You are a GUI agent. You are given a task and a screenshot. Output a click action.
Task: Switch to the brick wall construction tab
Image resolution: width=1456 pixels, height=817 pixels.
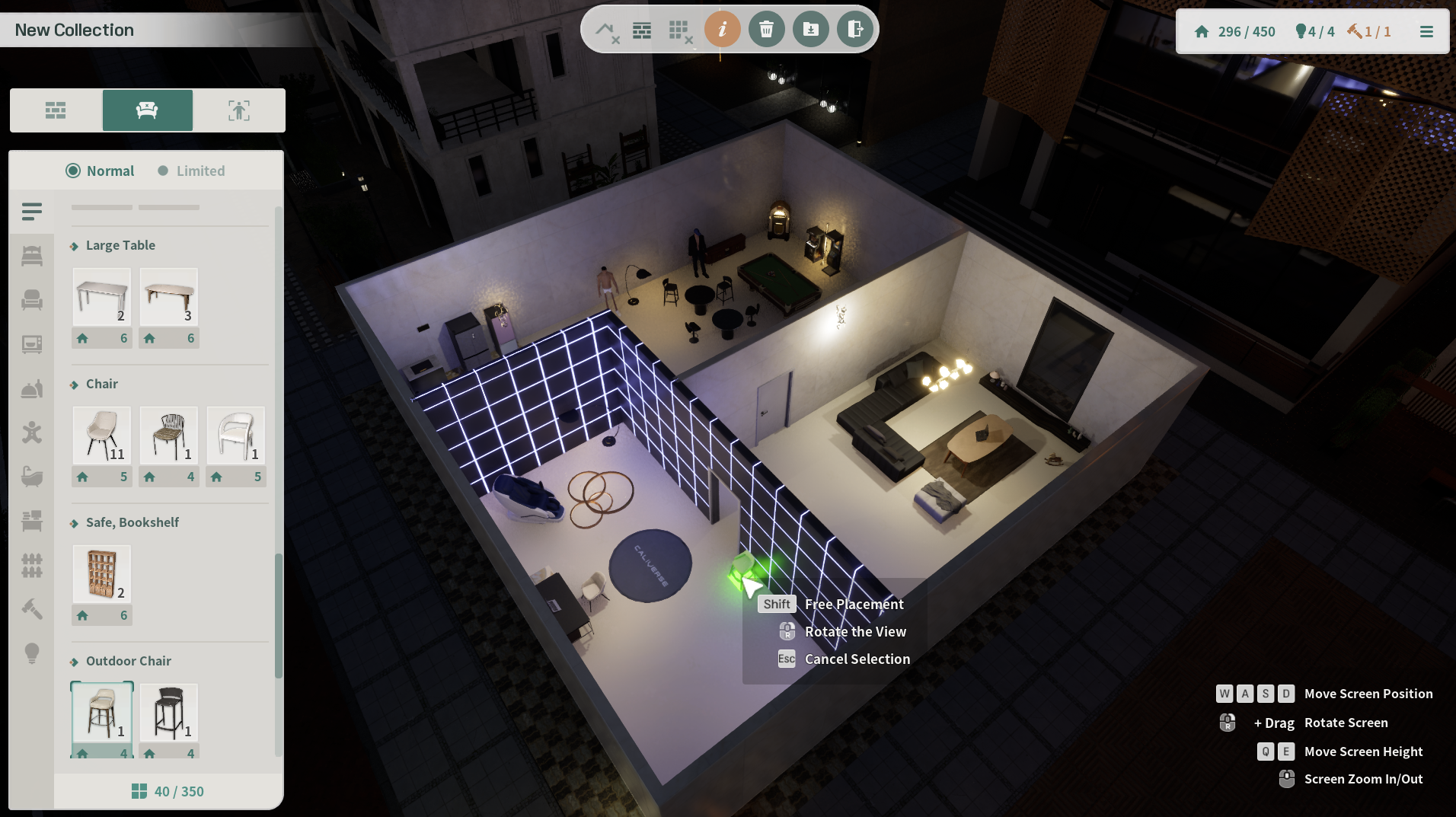tap(56, 110)
